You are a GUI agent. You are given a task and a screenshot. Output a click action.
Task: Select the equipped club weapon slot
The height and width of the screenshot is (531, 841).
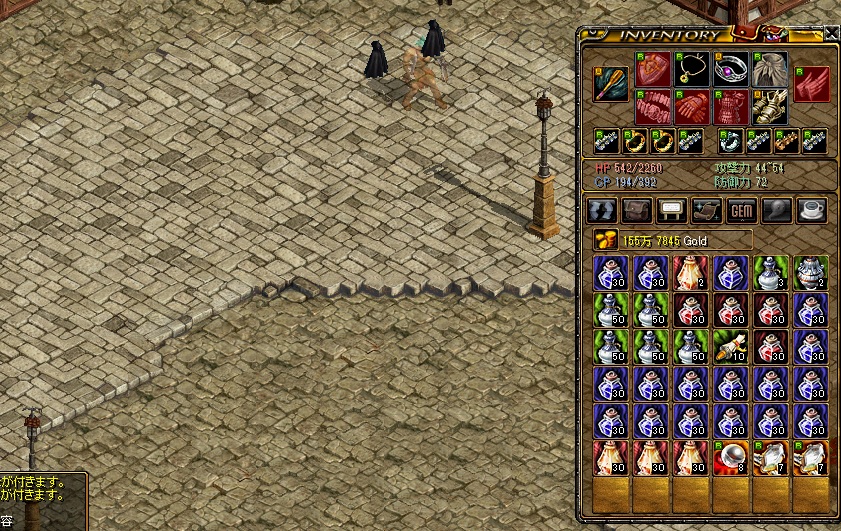pyautogui.click(x=610, y=85)
